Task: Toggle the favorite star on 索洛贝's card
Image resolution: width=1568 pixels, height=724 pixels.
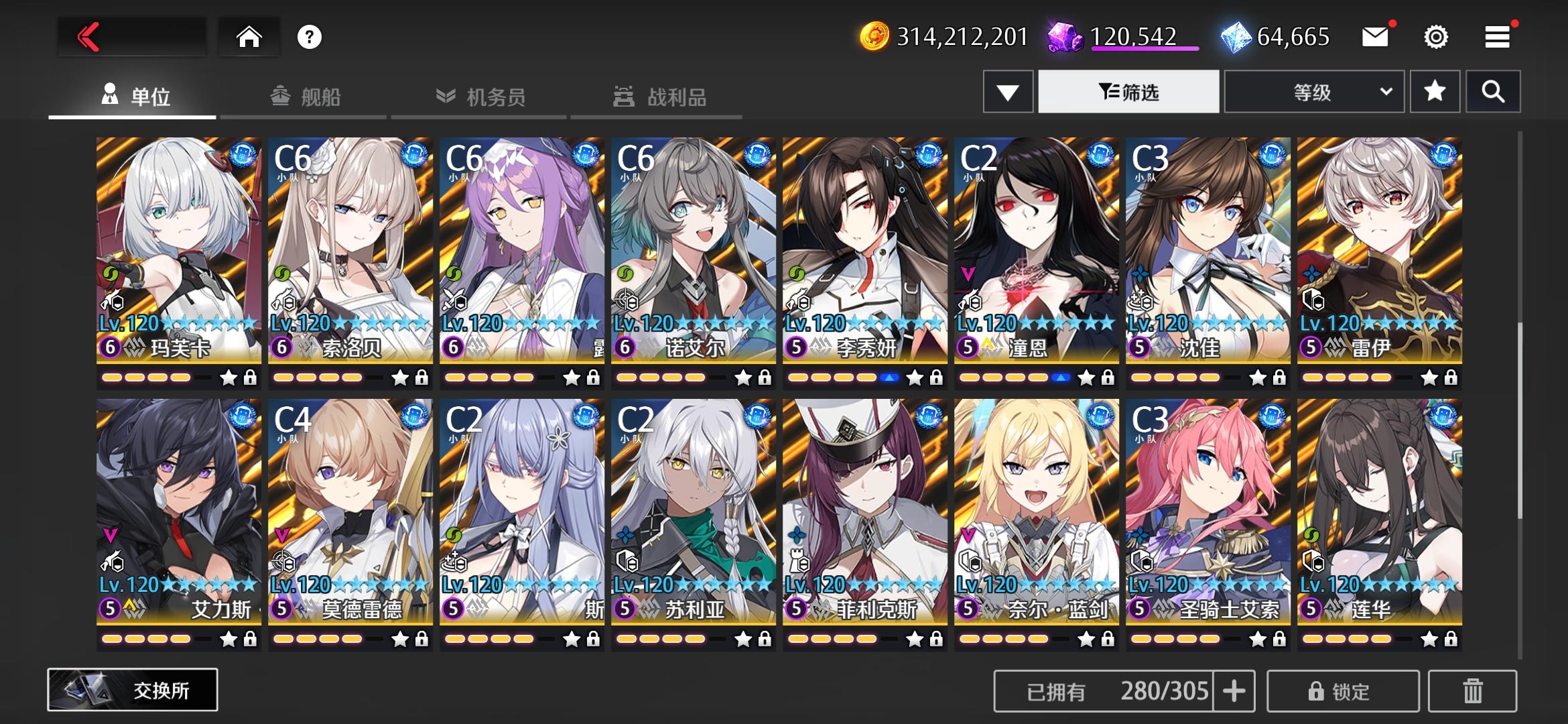Action: 401,378
